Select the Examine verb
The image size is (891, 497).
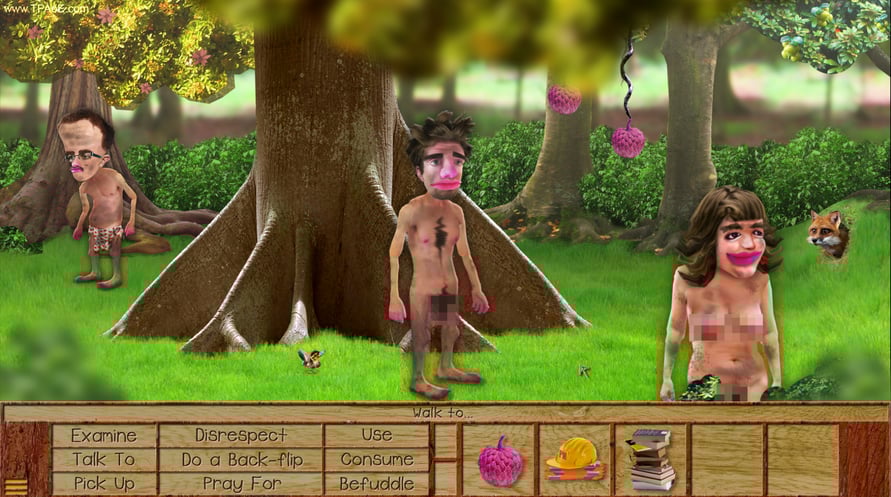click(104, 435)
